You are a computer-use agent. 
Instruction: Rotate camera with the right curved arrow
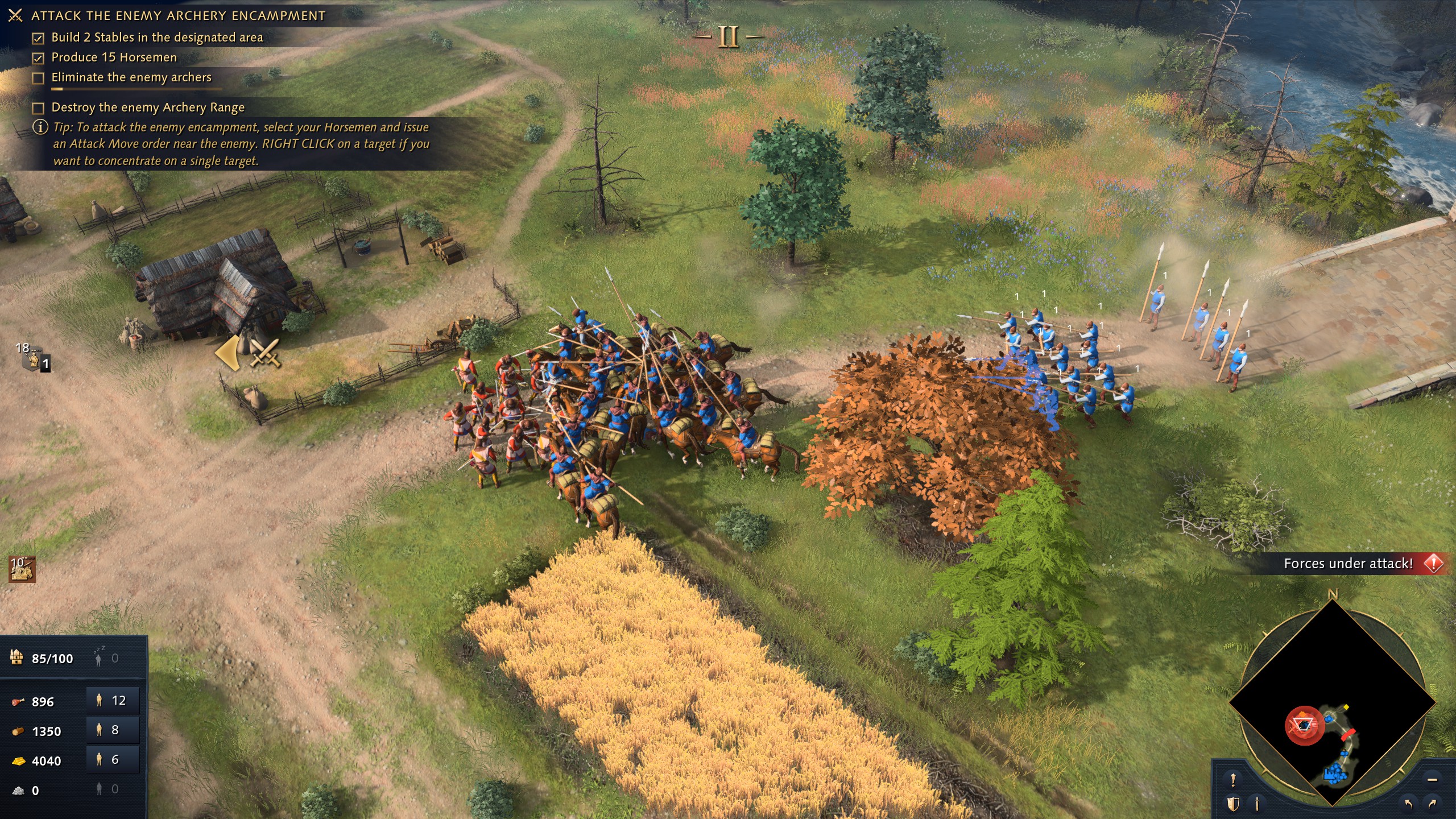click(1432, 804)
